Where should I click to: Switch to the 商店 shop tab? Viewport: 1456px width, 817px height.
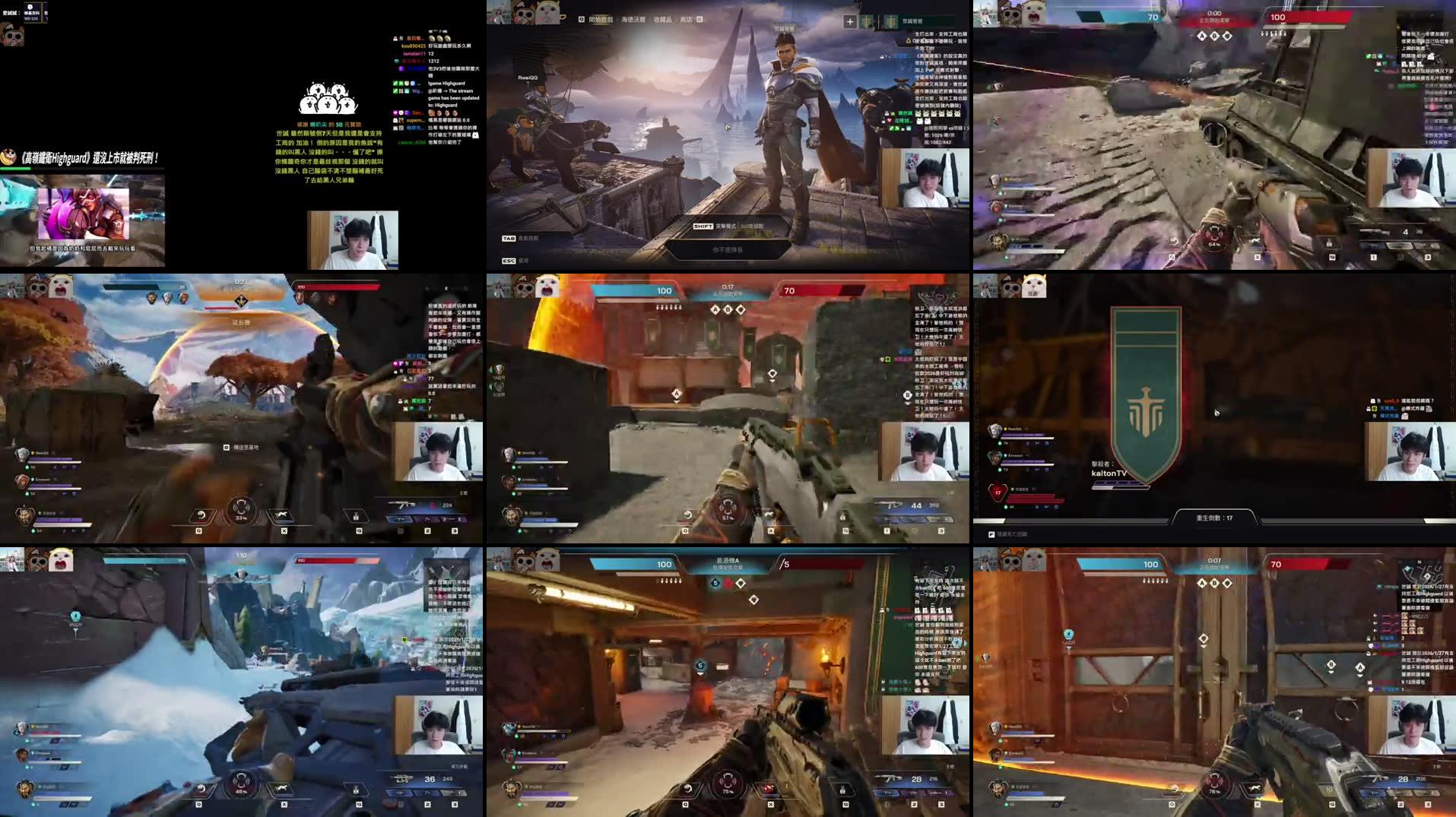[688, 18]
